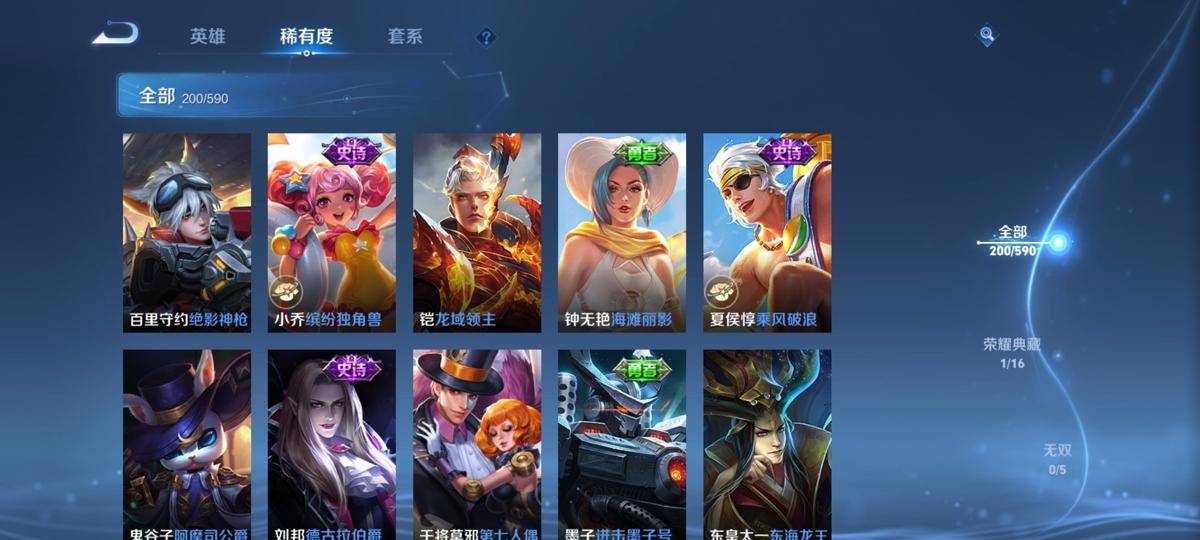The height and width of the screenshot is (540, 1200).
Task: Jump to 全部 rarity filter node
Action: 1013,241
